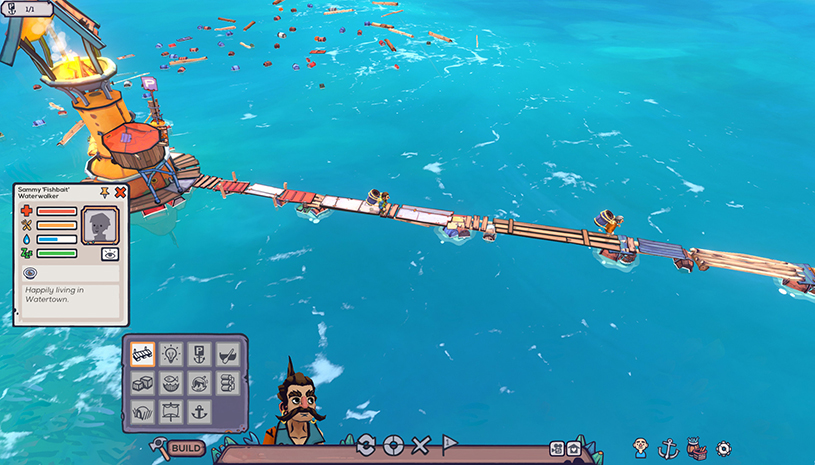Choose the rowboat build category

227,354
